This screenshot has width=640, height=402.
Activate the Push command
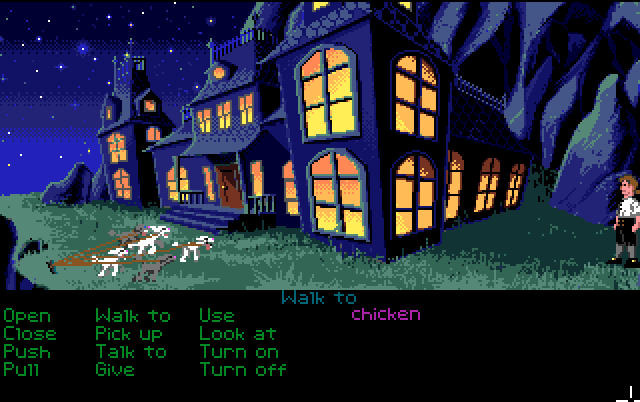tap(27, 352)
